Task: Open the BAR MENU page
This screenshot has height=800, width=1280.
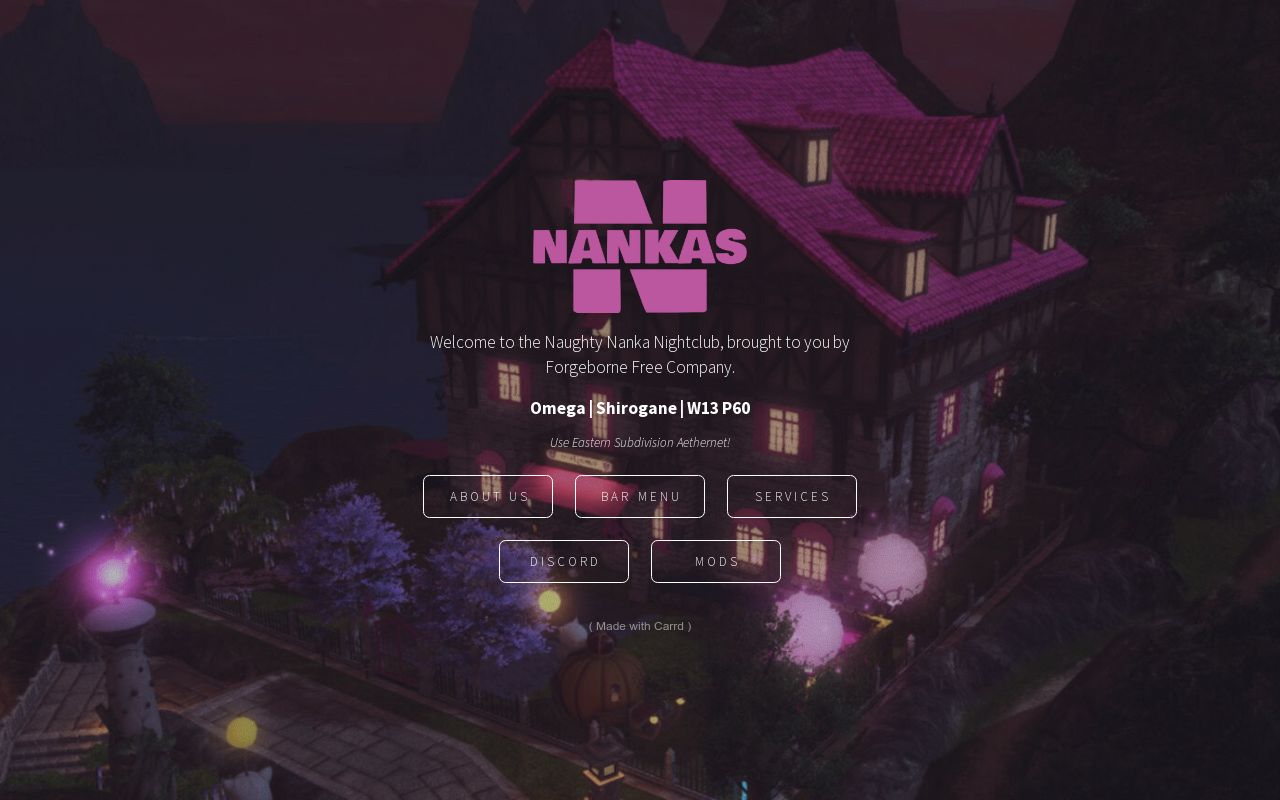Action: click(x=640, y=496)
